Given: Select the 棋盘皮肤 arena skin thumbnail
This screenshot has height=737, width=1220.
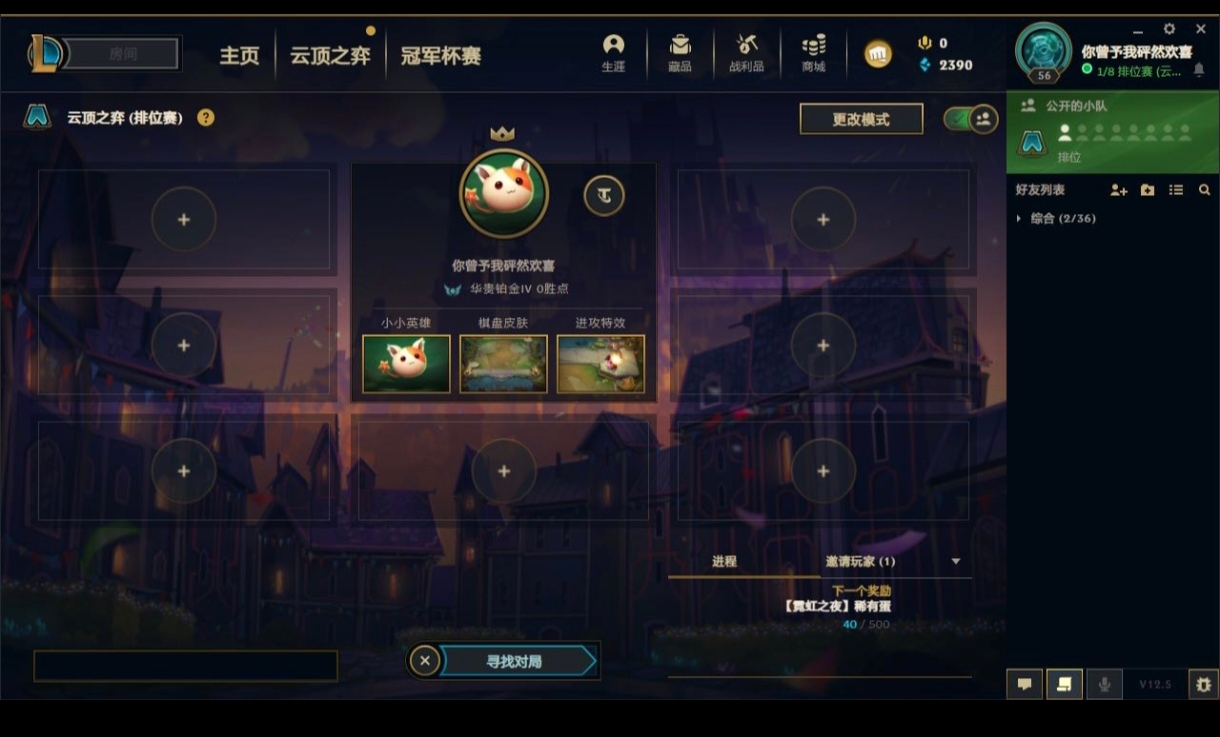Looking at the screenshot, I should (503, 364).
